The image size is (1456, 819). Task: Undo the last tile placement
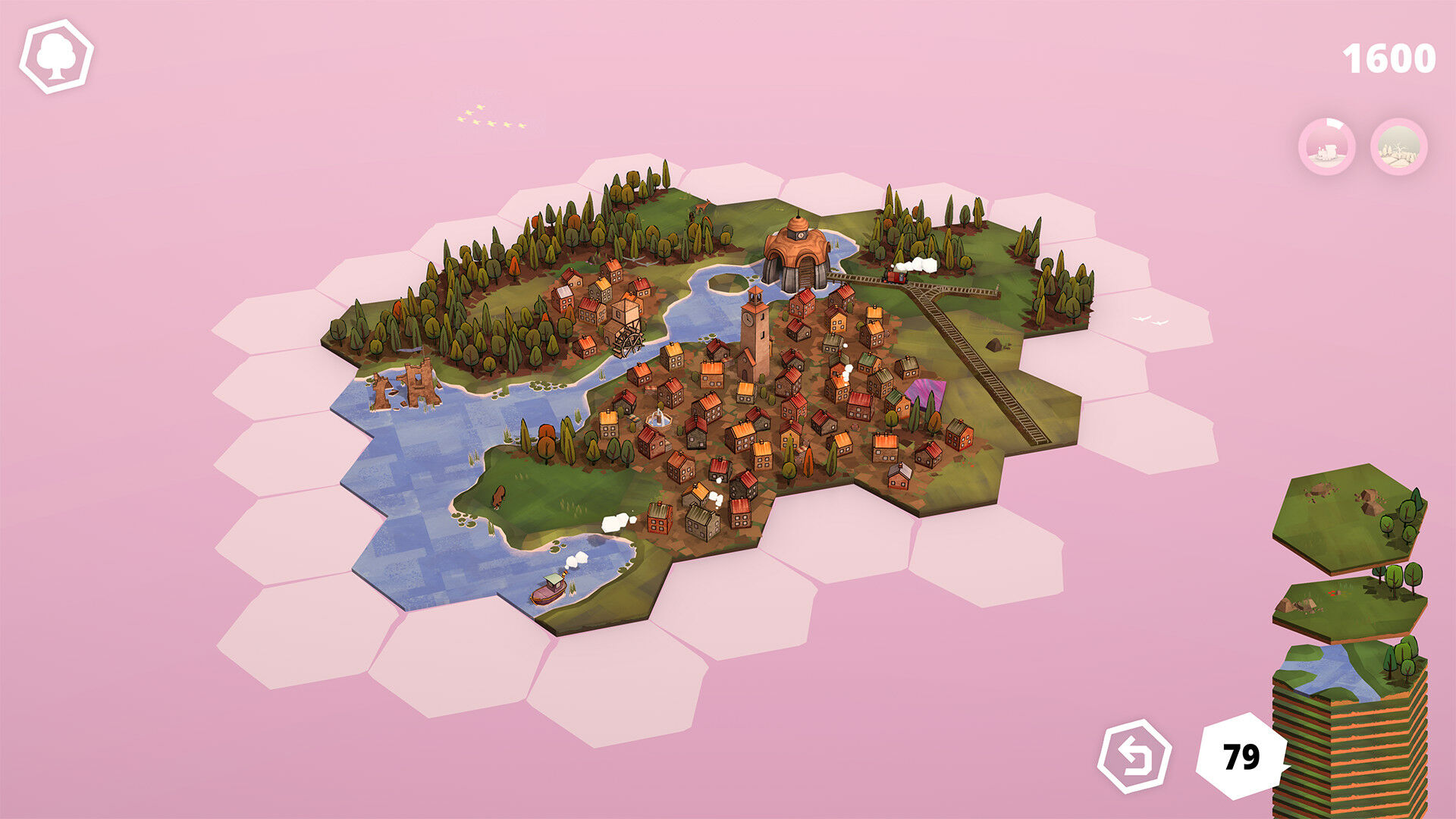(1134, 755)
